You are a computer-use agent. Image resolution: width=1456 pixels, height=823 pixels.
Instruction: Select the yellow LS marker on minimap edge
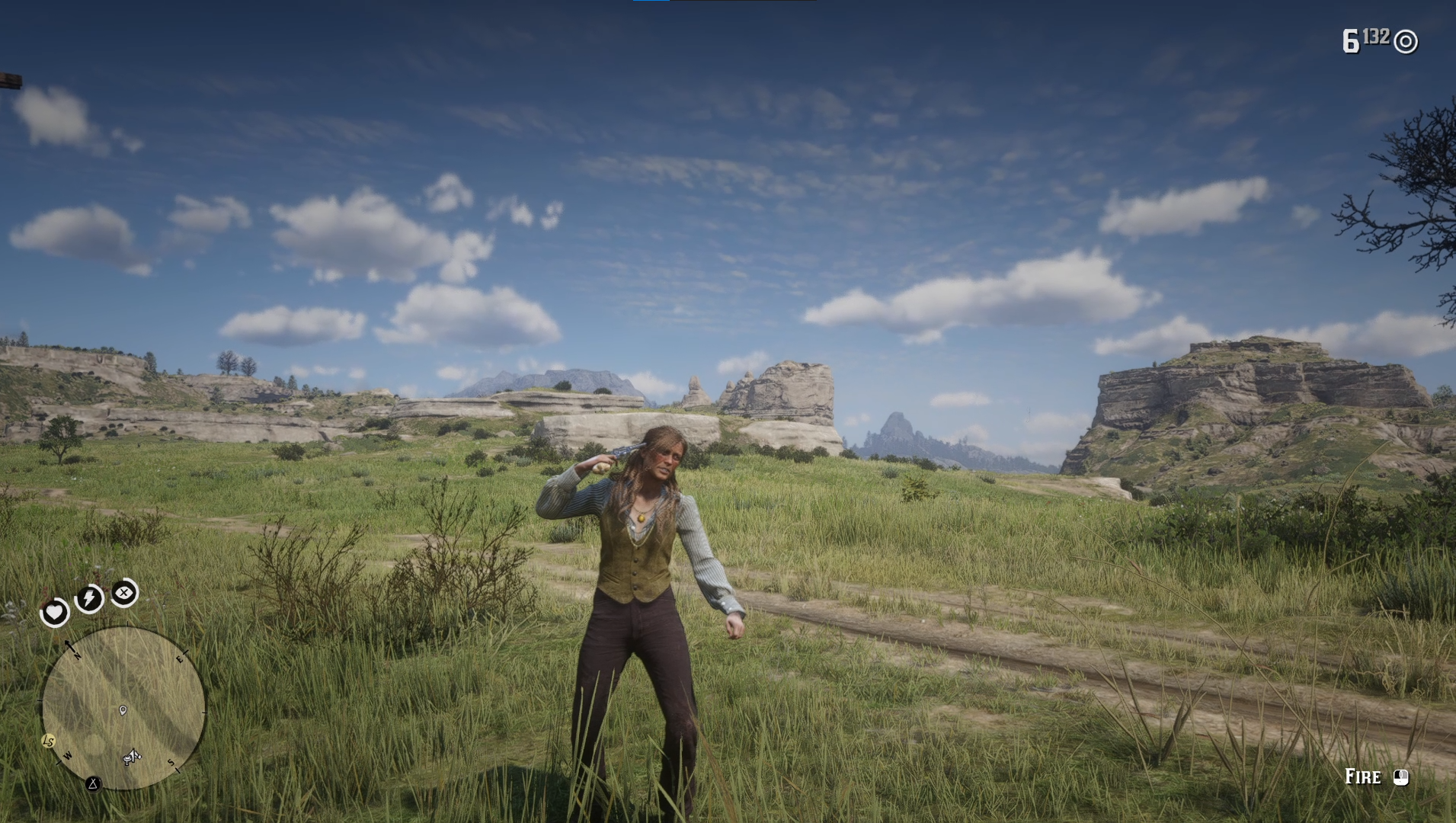[49, 741]
